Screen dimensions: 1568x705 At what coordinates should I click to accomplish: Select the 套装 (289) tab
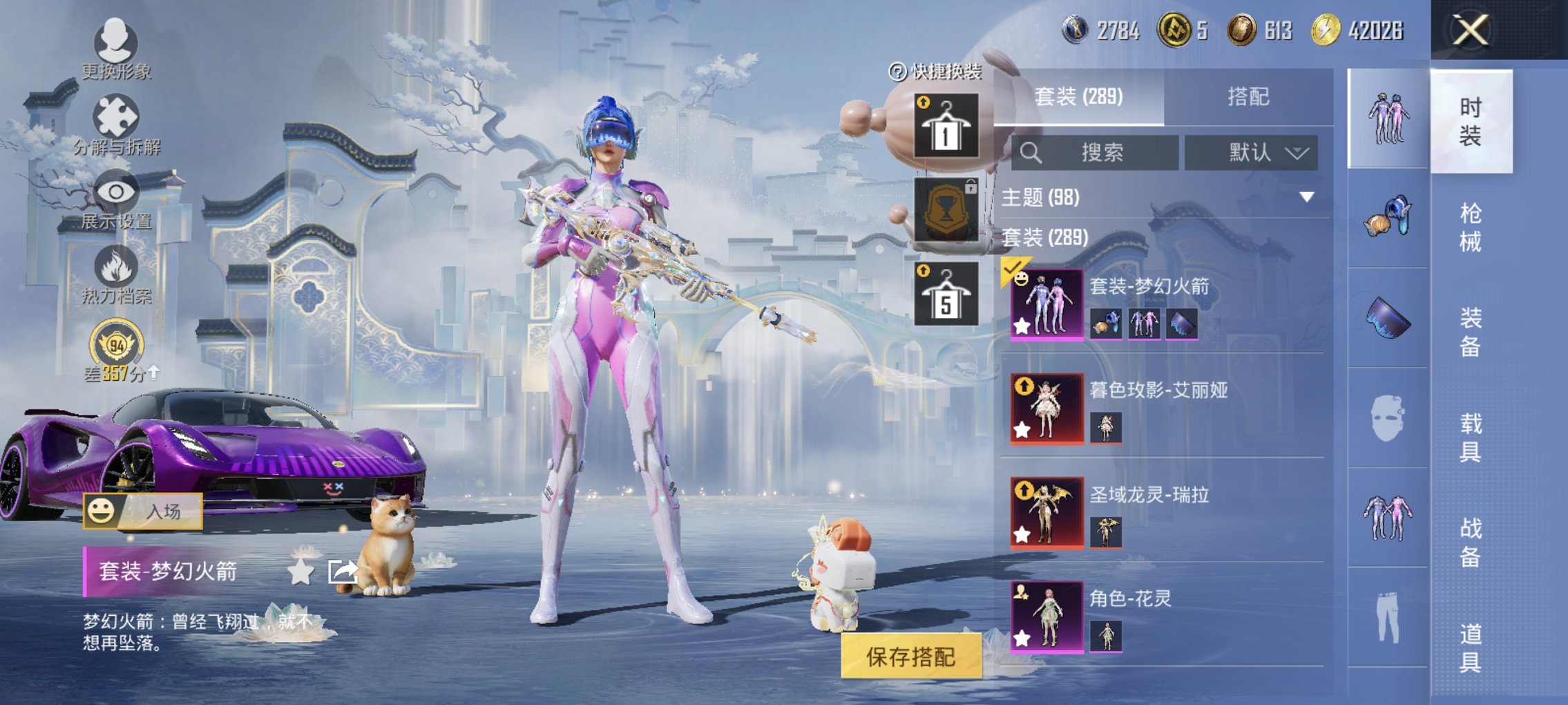coord(1078,97)
